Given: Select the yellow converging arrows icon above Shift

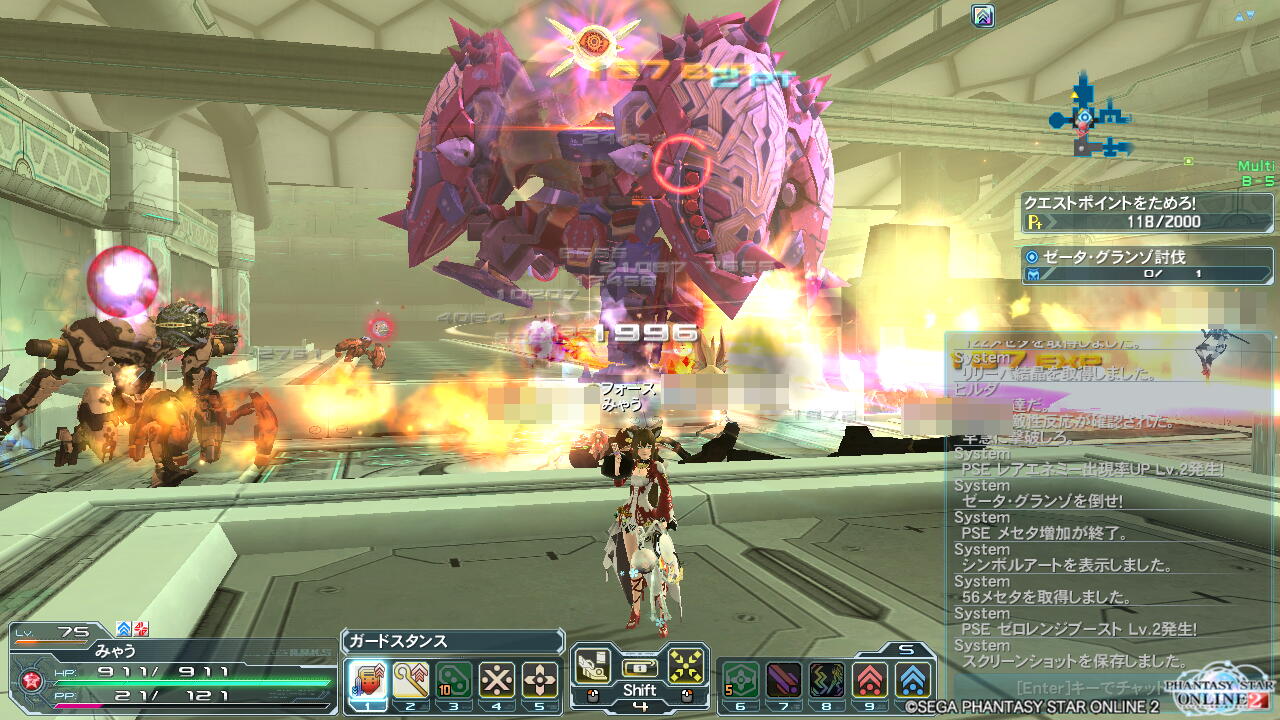Looking at the screenshot, I should coord(686,665).
